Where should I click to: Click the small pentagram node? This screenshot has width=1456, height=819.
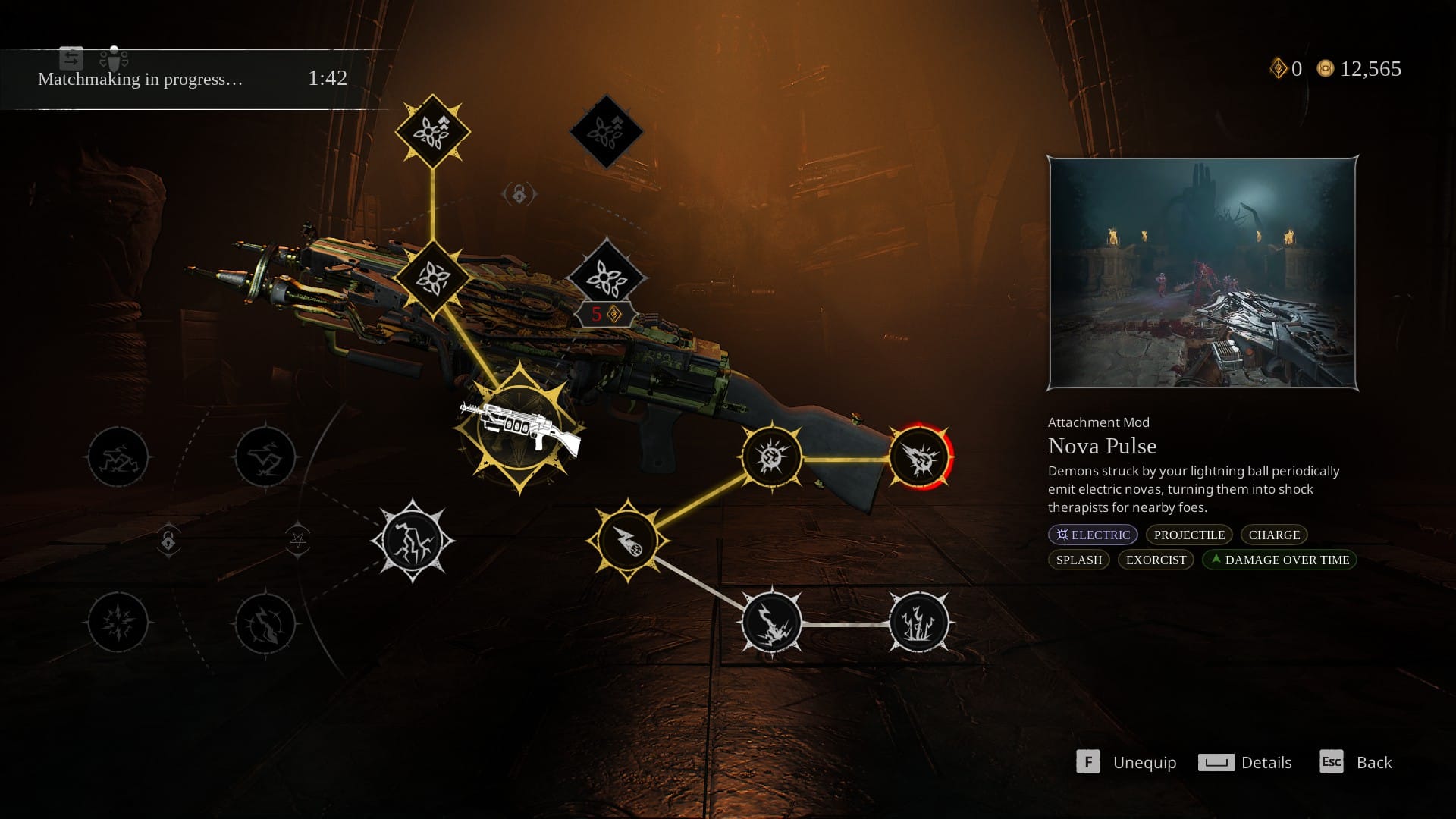[x=298, y=540]
